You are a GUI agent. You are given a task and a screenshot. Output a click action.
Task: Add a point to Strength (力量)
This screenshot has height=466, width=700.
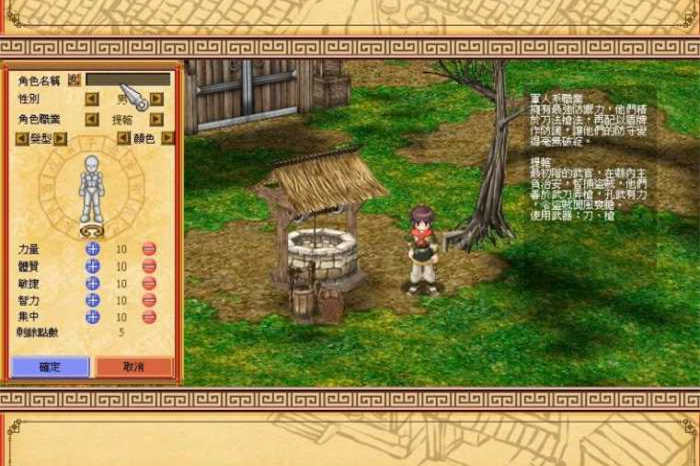pos(92,249)
